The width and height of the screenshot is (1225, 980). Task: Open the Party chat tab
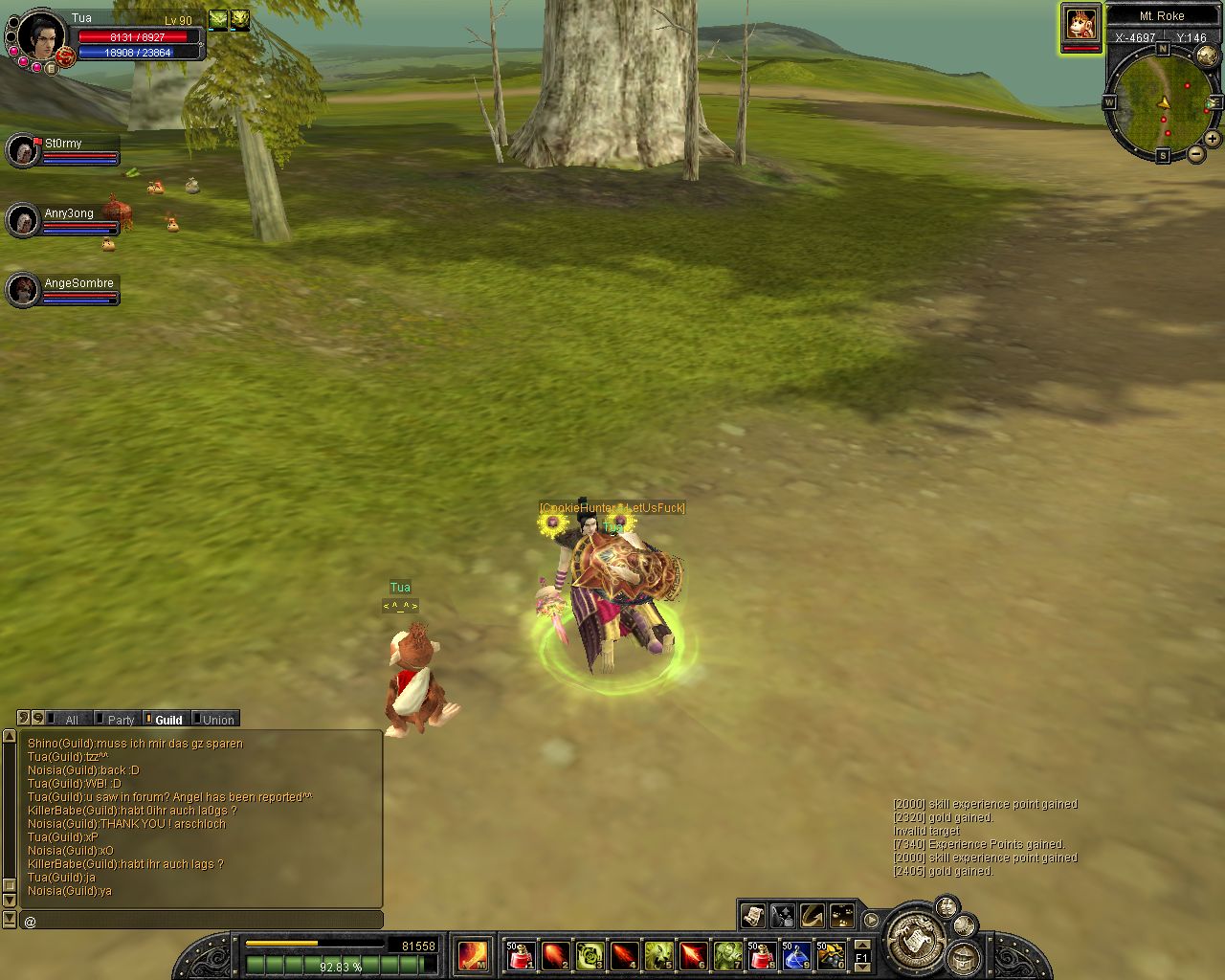coord(121,720)
